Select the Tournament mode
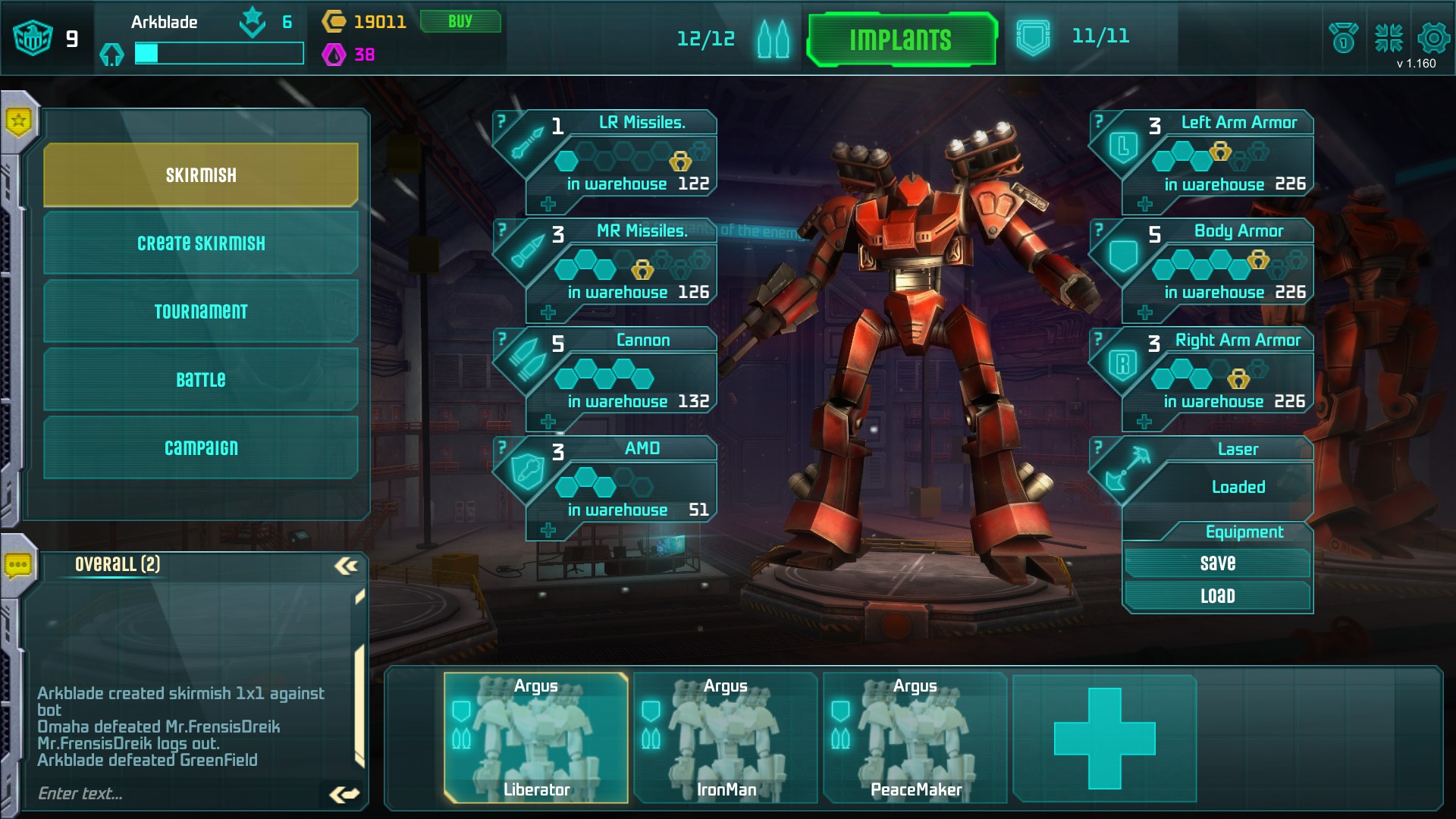Viewport: 1456px width, 819px height. (x=201, y=312)
